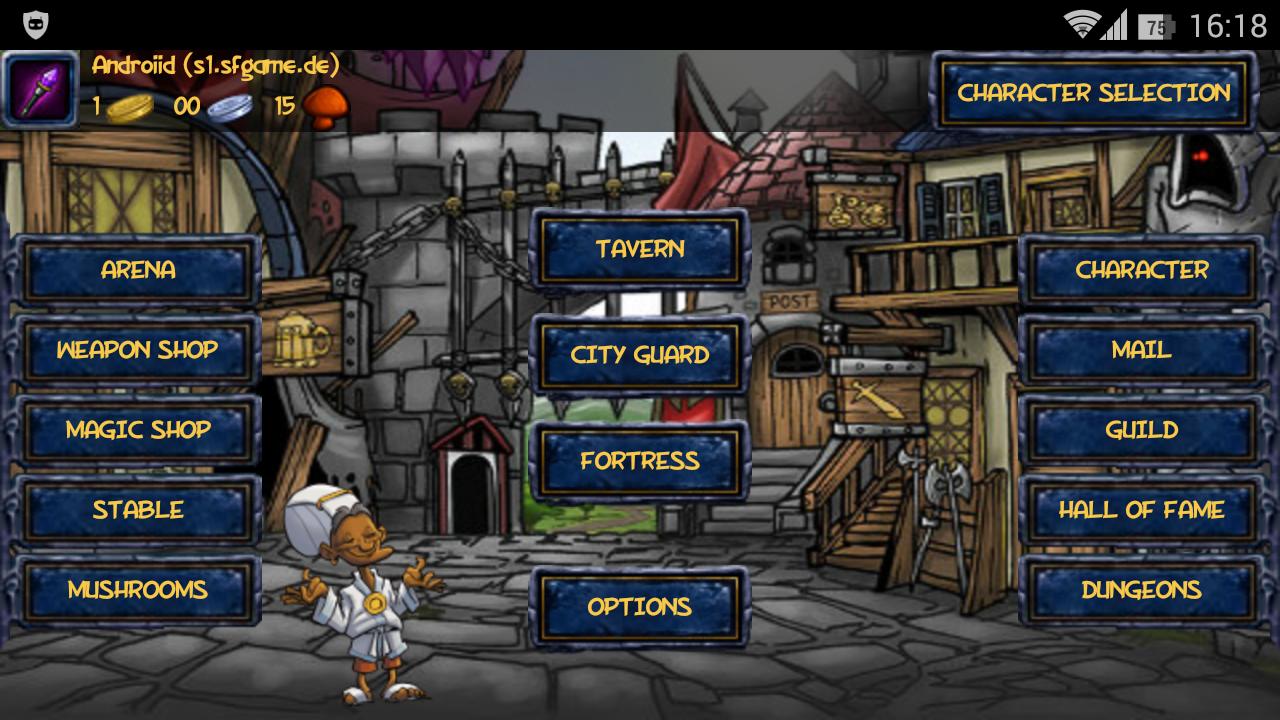Browse the Magic Shop
The image size is (1280, 720).
[x=139, y=430]
